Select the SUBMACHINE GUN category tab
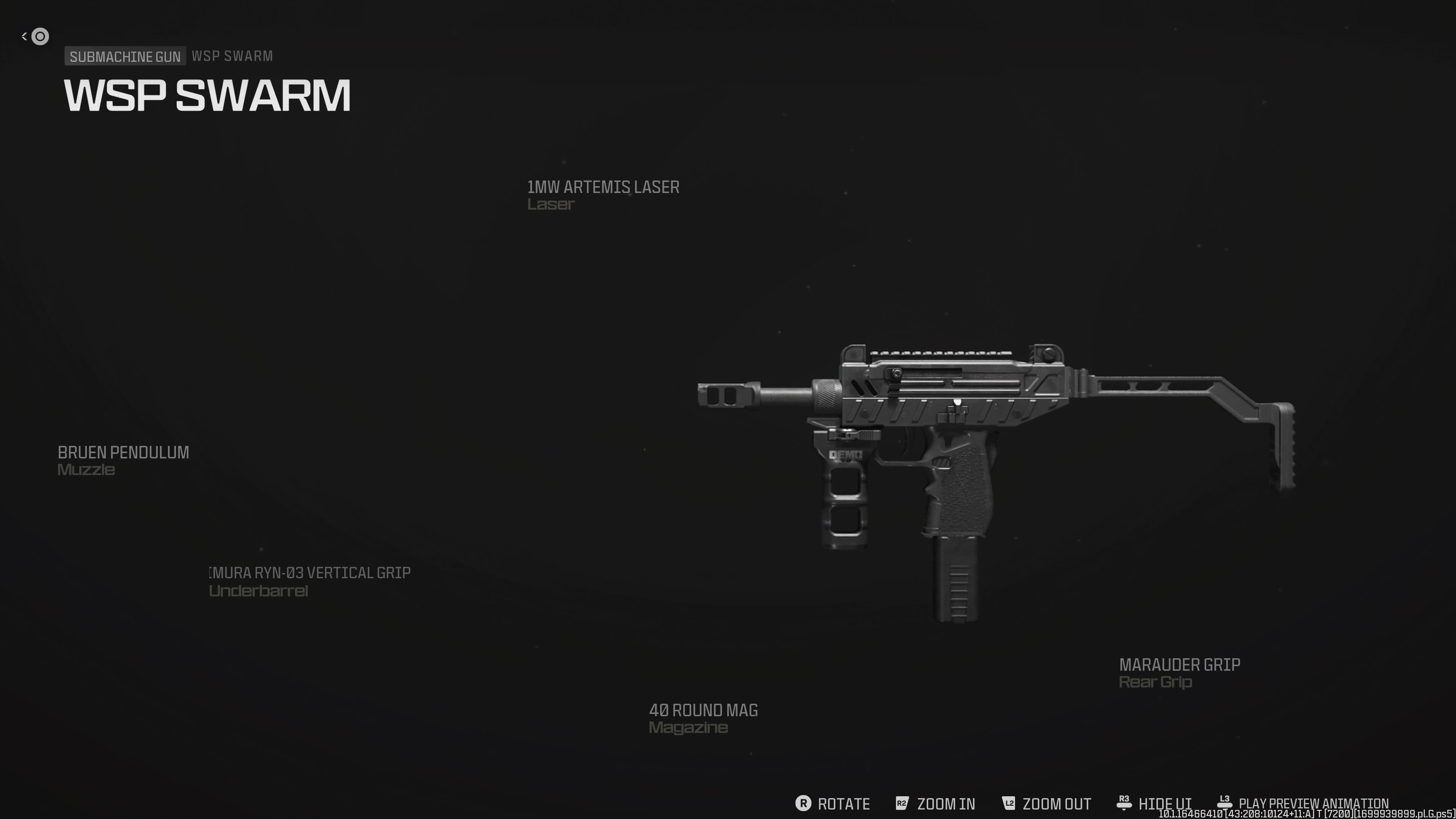This screenshot has height=819, width=1456. (x=125, y=56)
